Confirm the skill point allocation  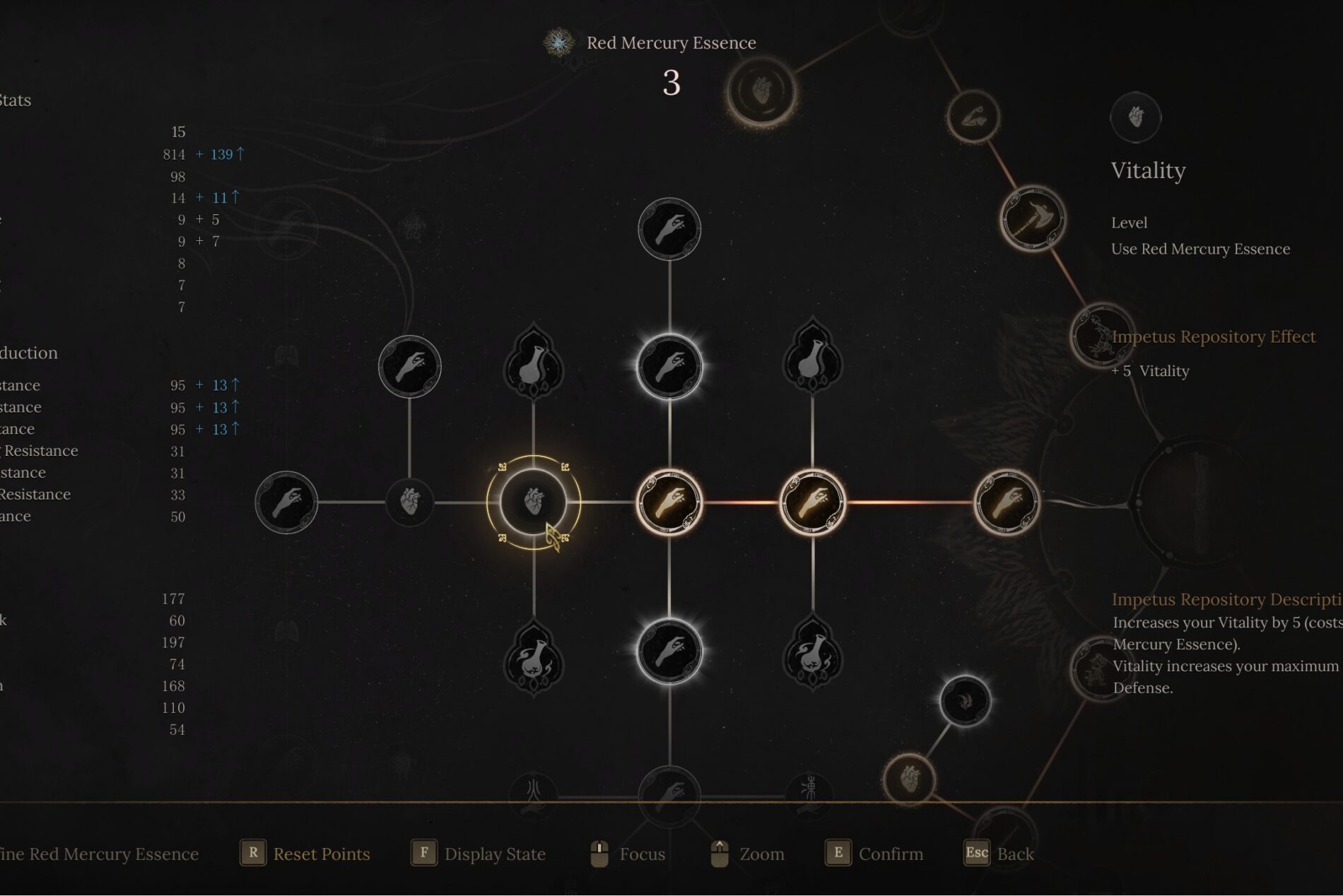[874, 854]
